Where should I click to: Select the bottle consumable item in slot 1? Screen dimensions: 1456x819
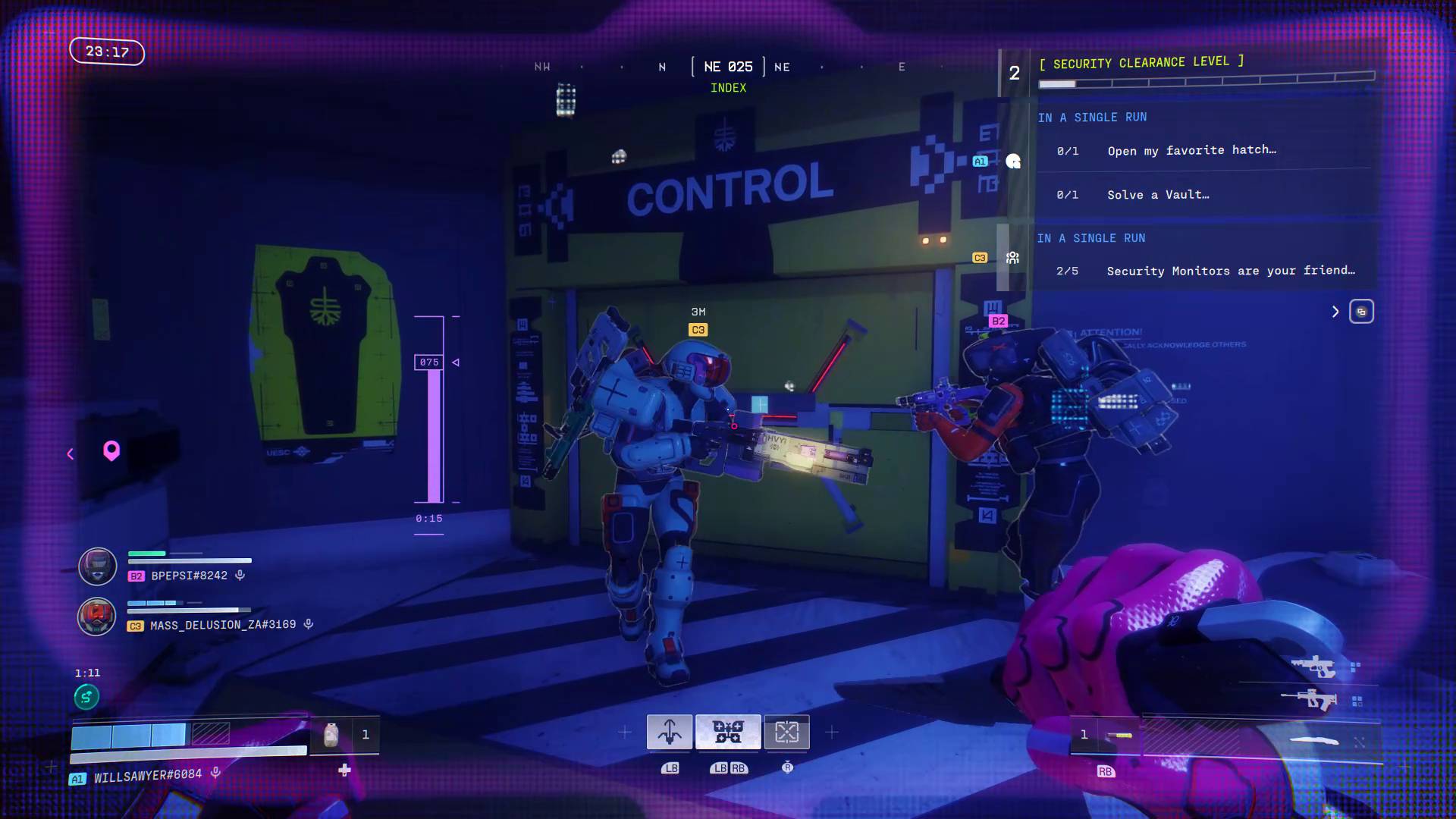tap(331, 734)
